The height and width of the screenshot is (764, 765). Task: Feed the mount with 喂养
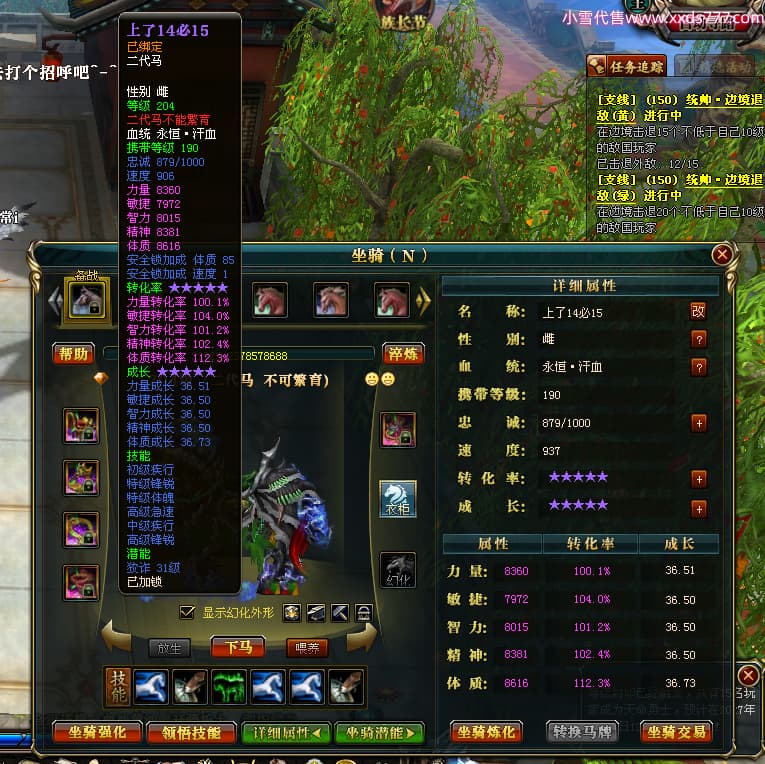[x=307, y=647]
